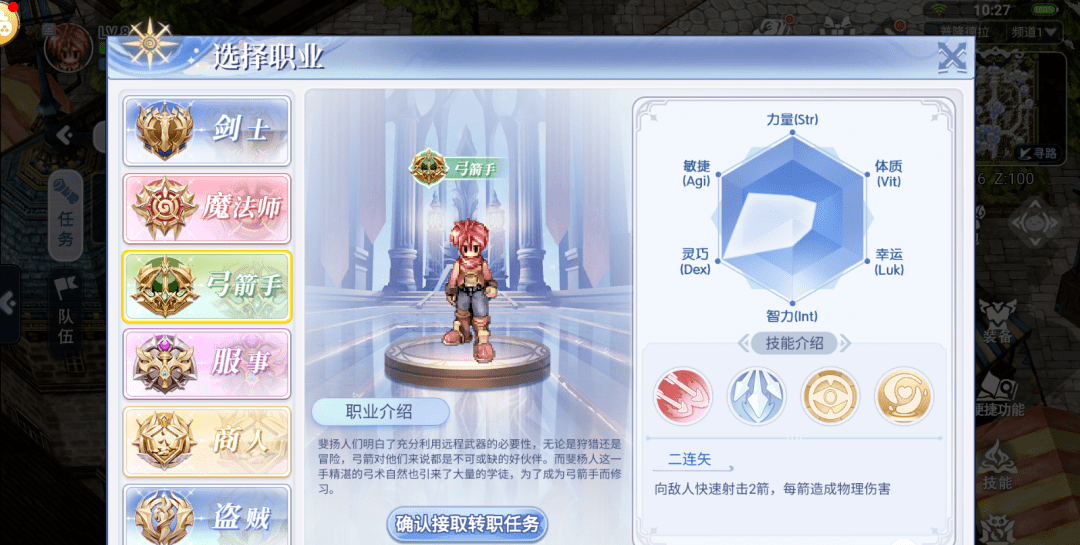
Task: Tap the 寻路 pathfinding button
Action: point(1038,153)
